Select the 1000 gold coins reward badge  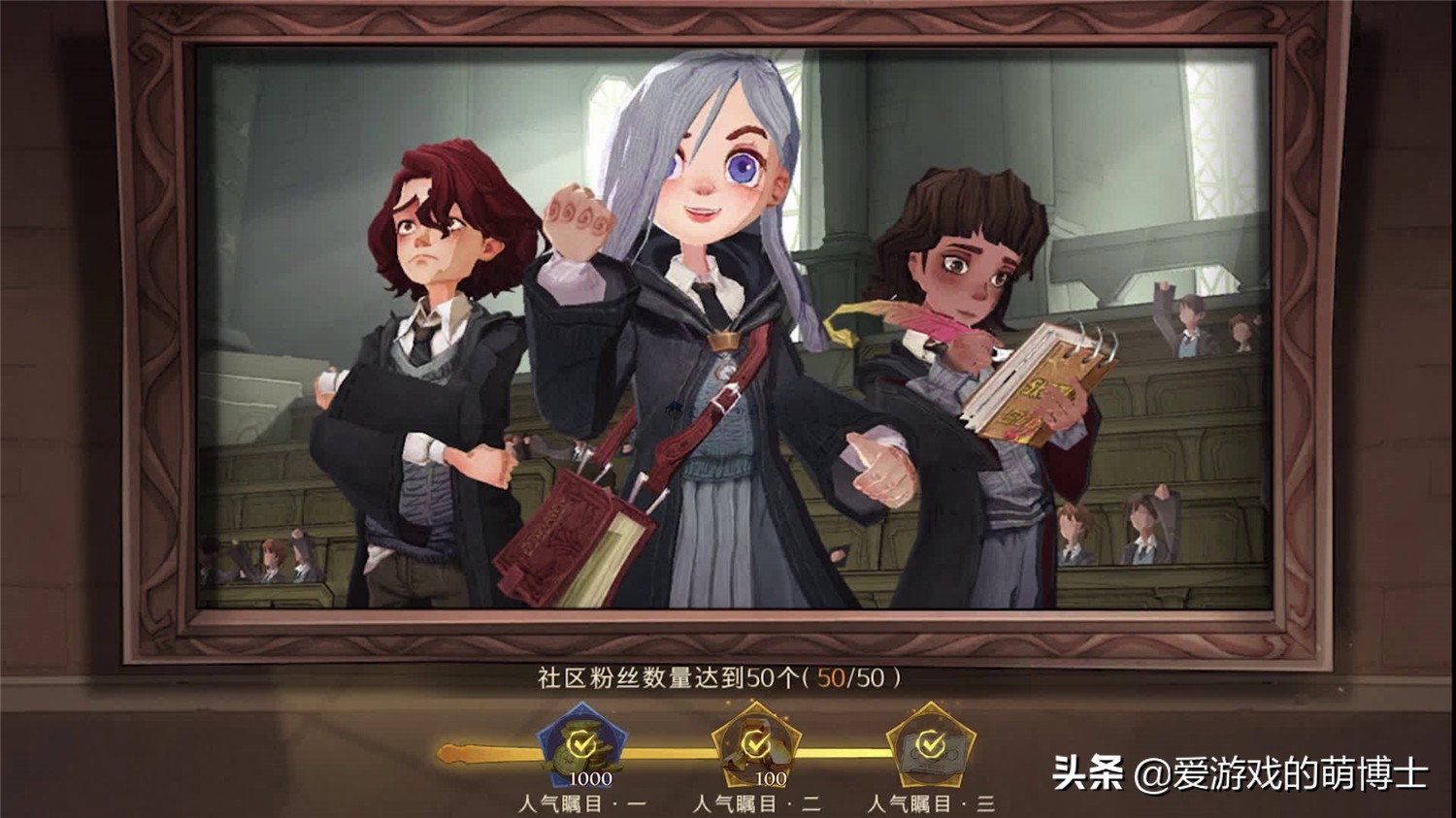pos(581,746)
